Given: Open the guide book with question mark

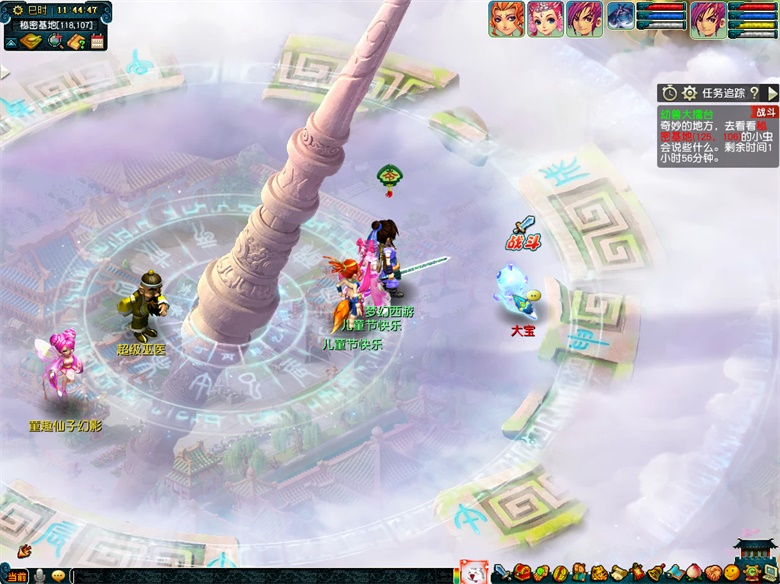Looking at the screenshot, I should [x=76, y=41].
